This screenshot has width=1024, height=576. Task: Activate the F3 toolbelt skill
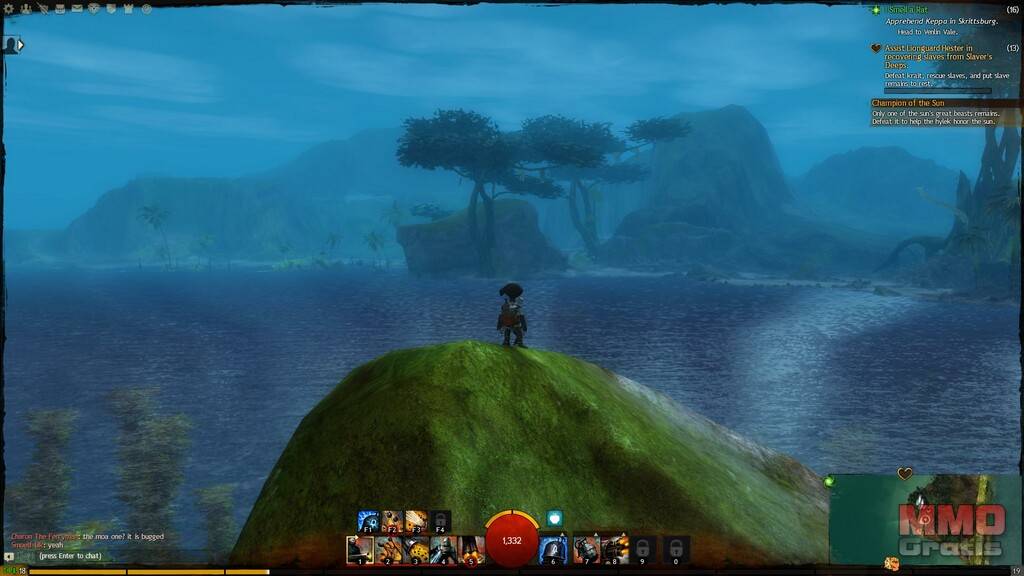[x=416, y=522]
